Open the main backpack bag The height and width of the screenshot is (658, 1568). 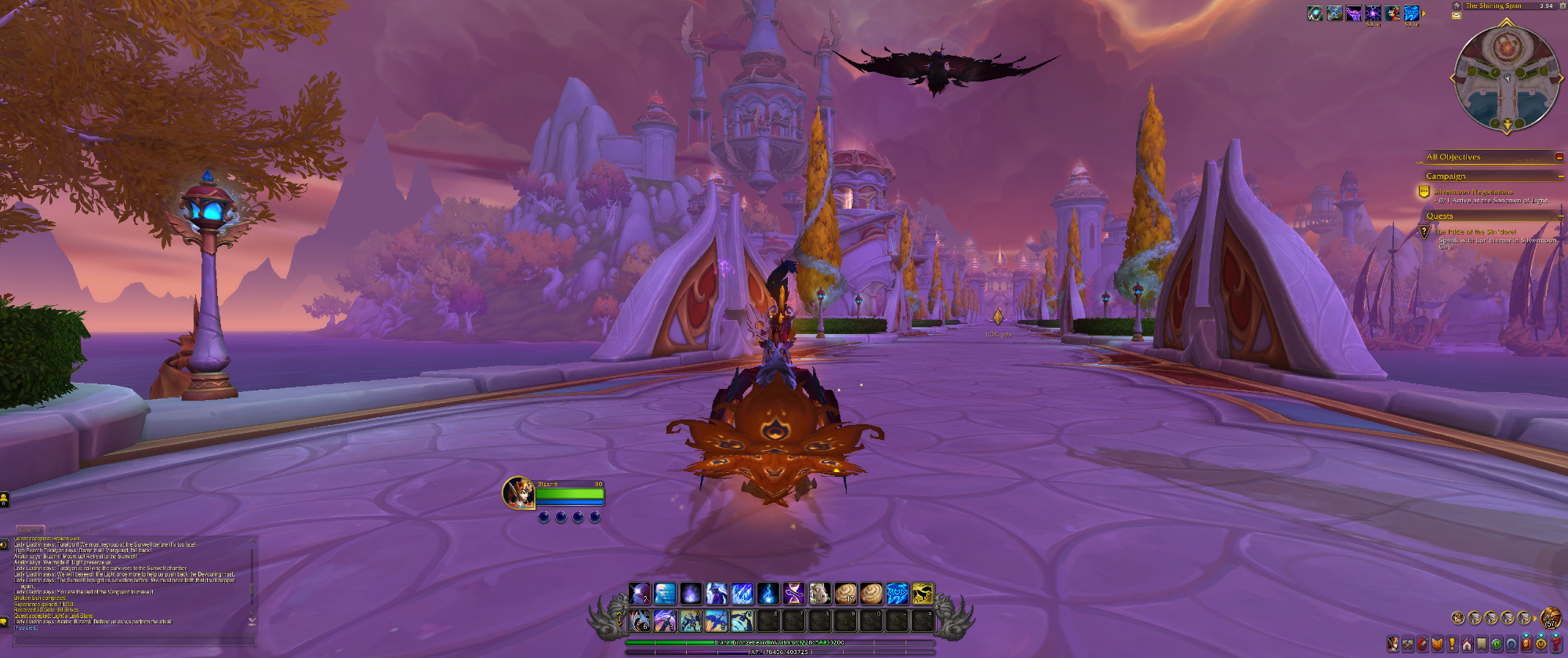click(x=1550, y=617)
